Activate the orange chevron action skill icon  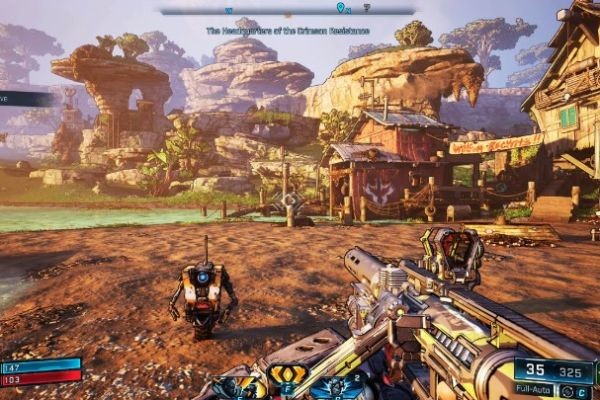coord(285,375)
